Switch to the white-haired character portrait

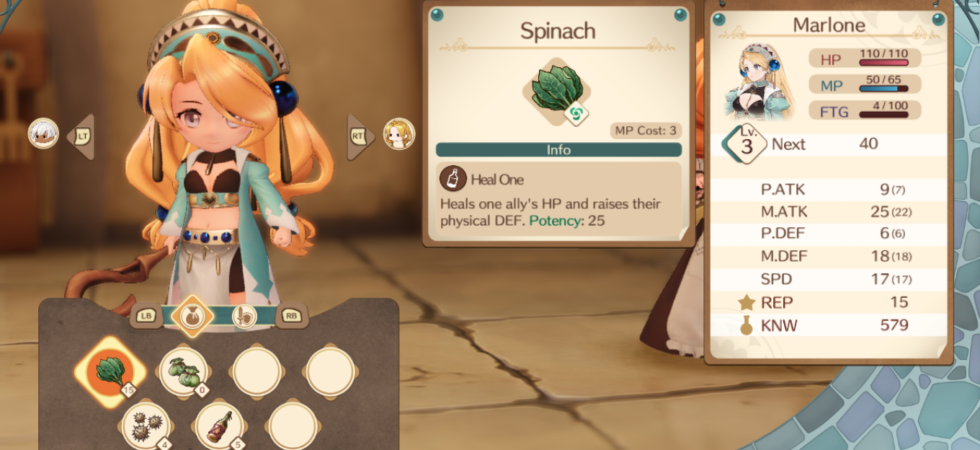coord(43,133)
